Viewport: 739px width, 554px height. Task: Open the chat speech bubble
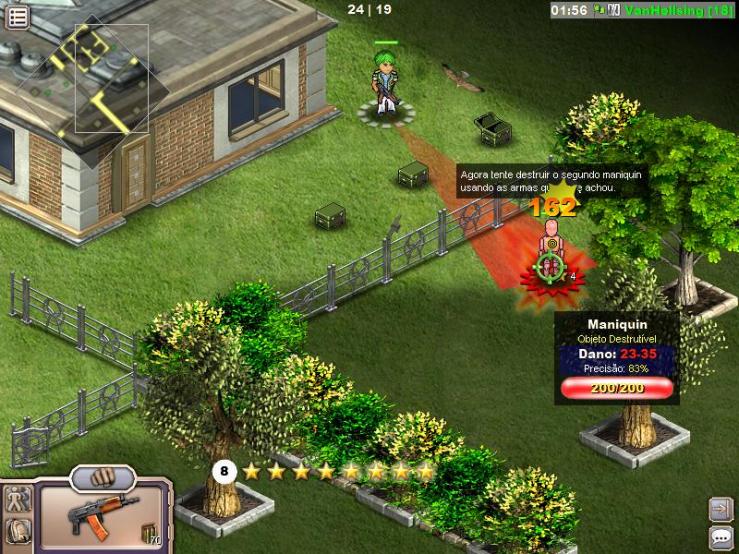point(721,538)
